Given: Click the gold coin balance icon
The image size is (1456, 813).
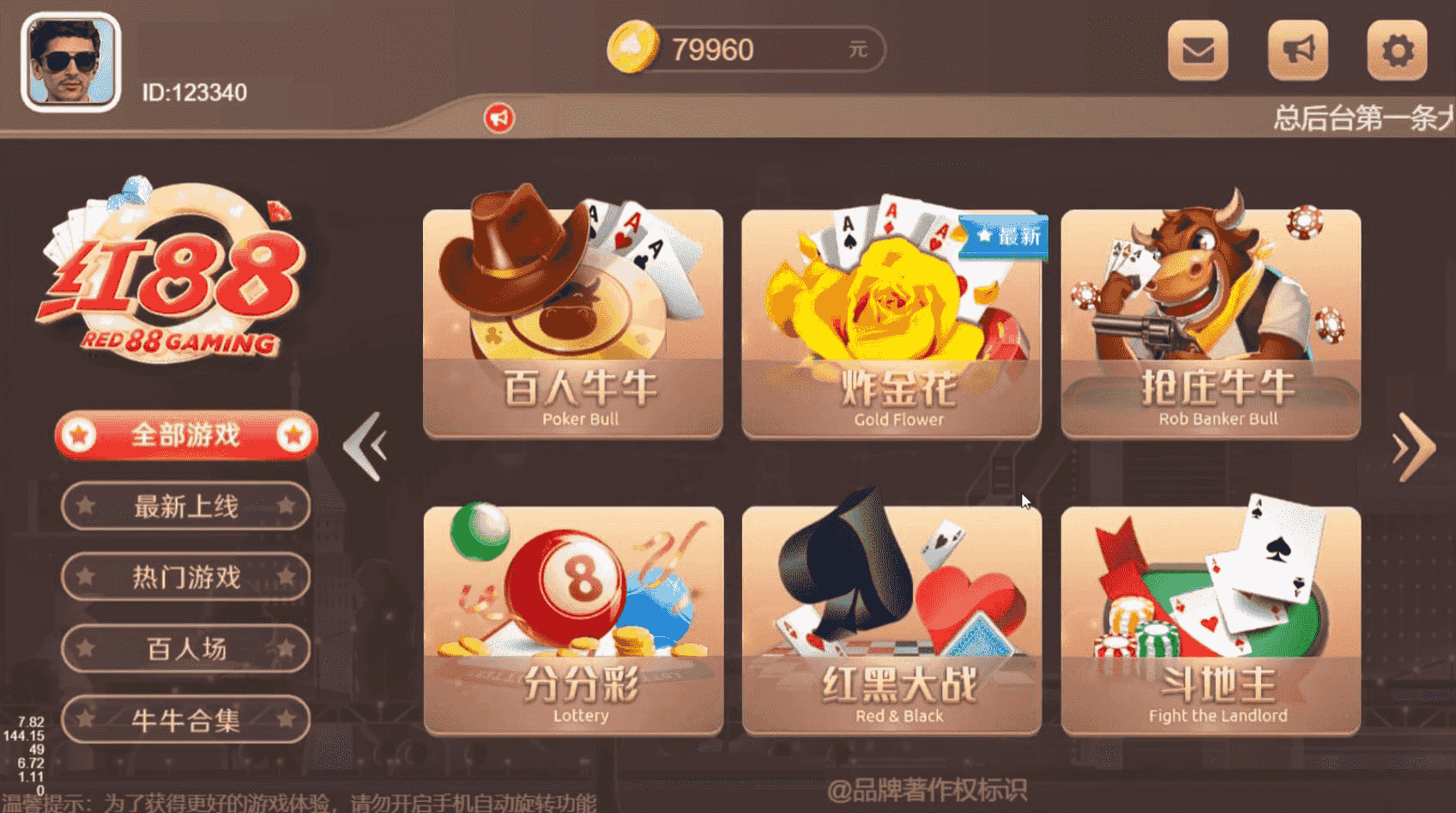Looking at the screenshot, I should click(633, 49).
